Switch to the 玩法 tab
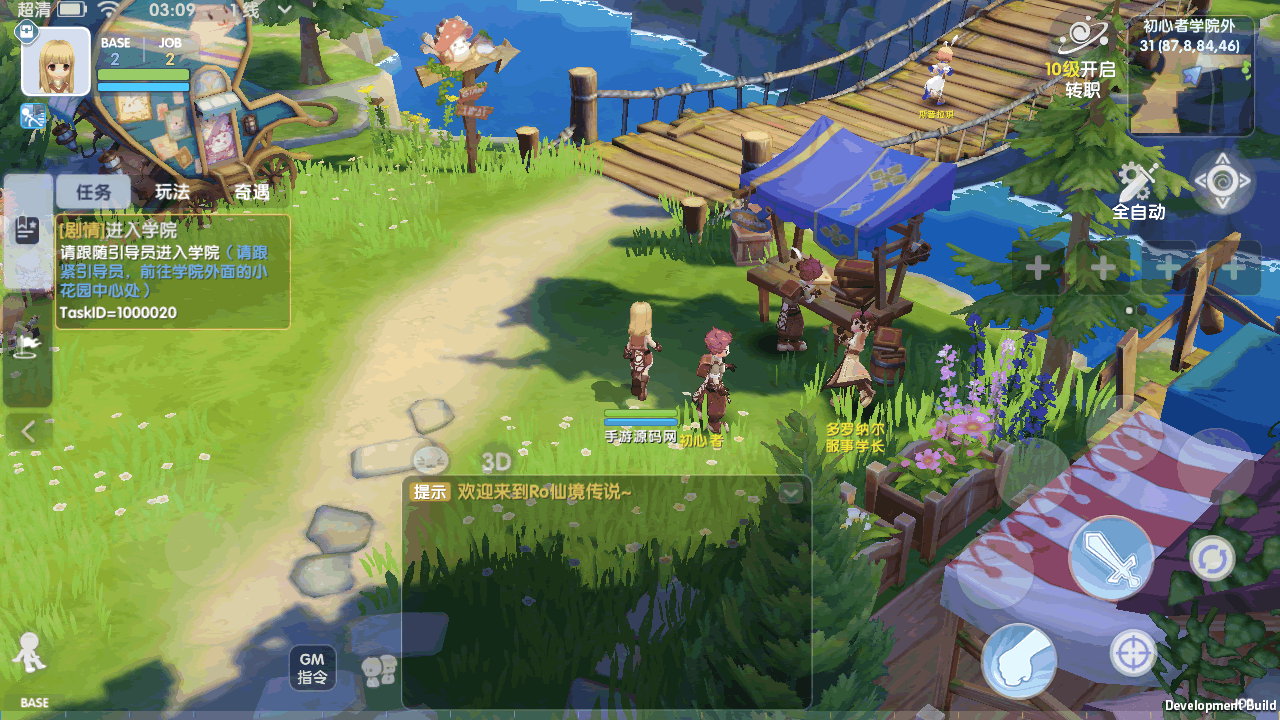This screenshot has width=1280, height=720. (172, 192)
